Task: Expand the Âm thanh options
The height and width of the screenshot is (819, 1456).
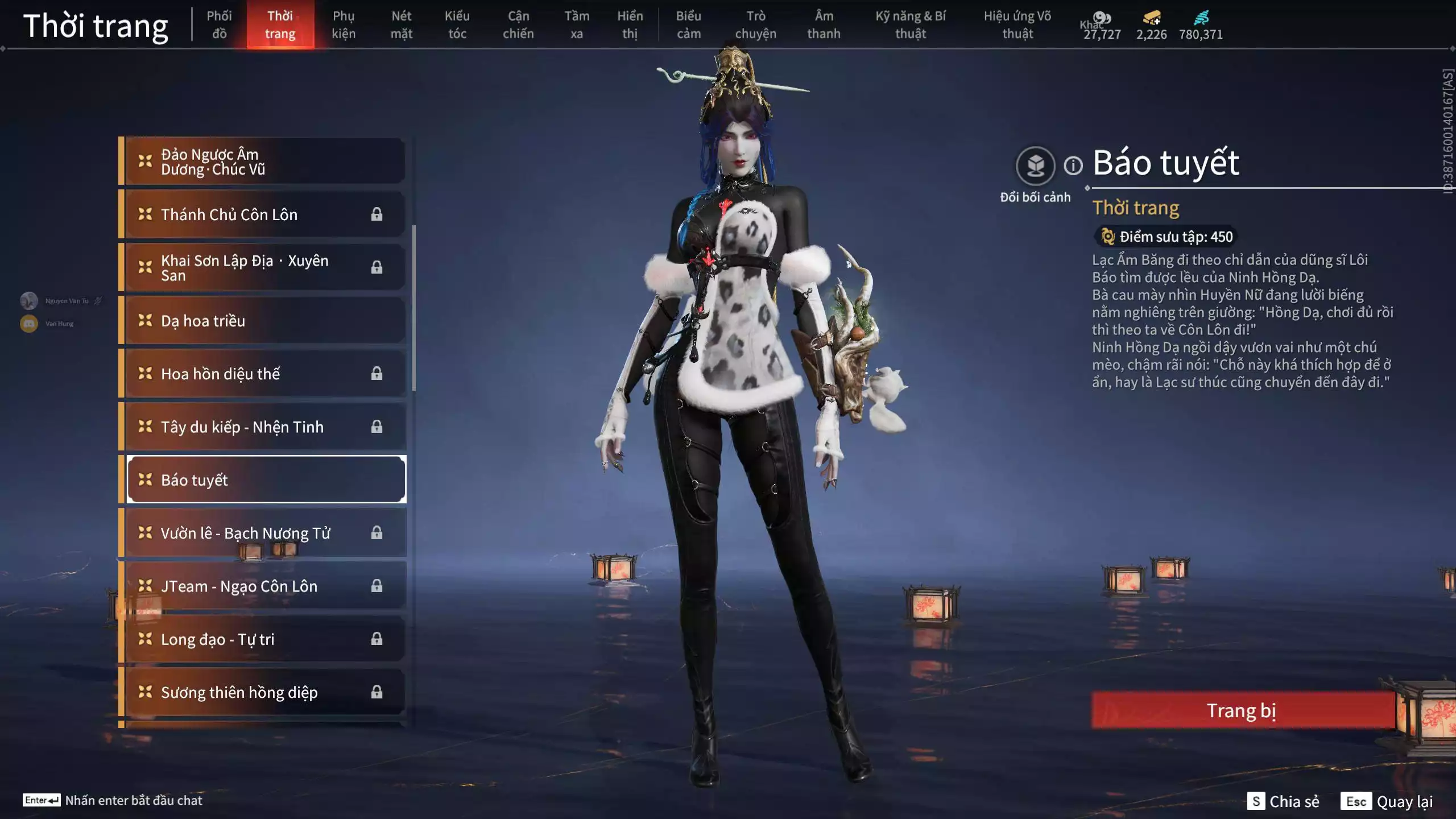Action: coord(824,25)
